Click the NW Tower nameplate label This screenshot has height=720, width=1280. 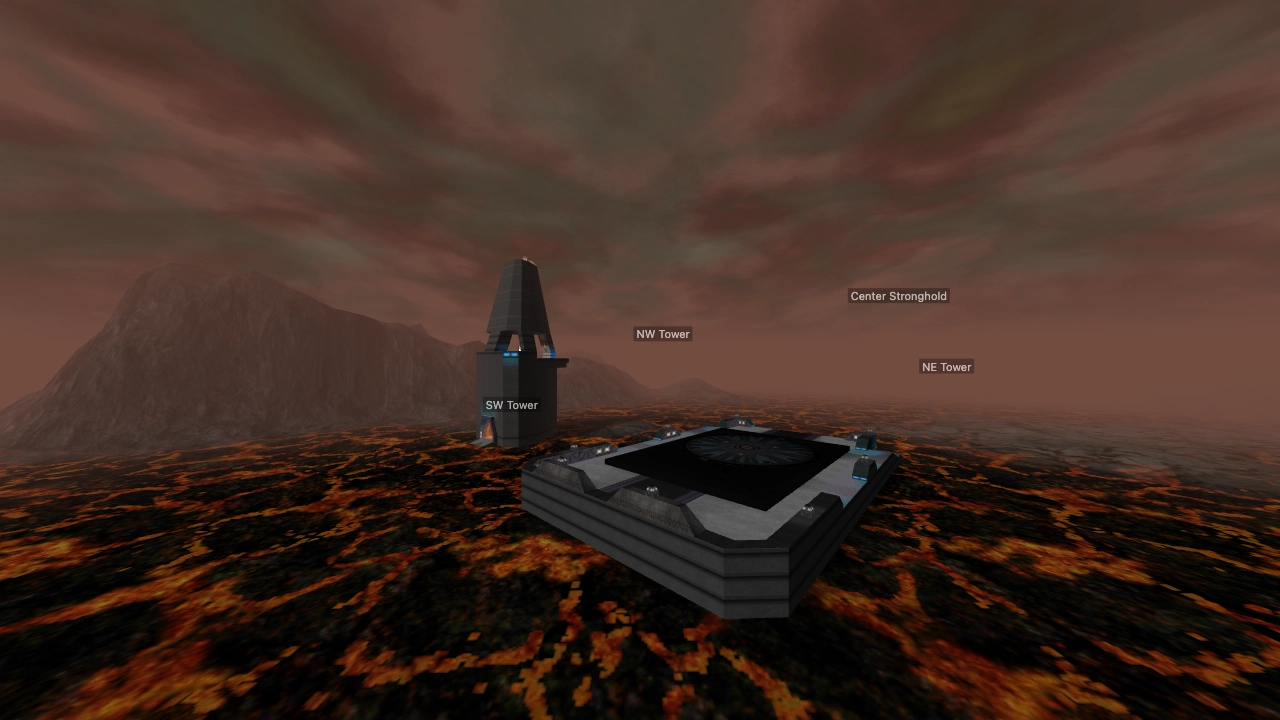tap(662, 334)
